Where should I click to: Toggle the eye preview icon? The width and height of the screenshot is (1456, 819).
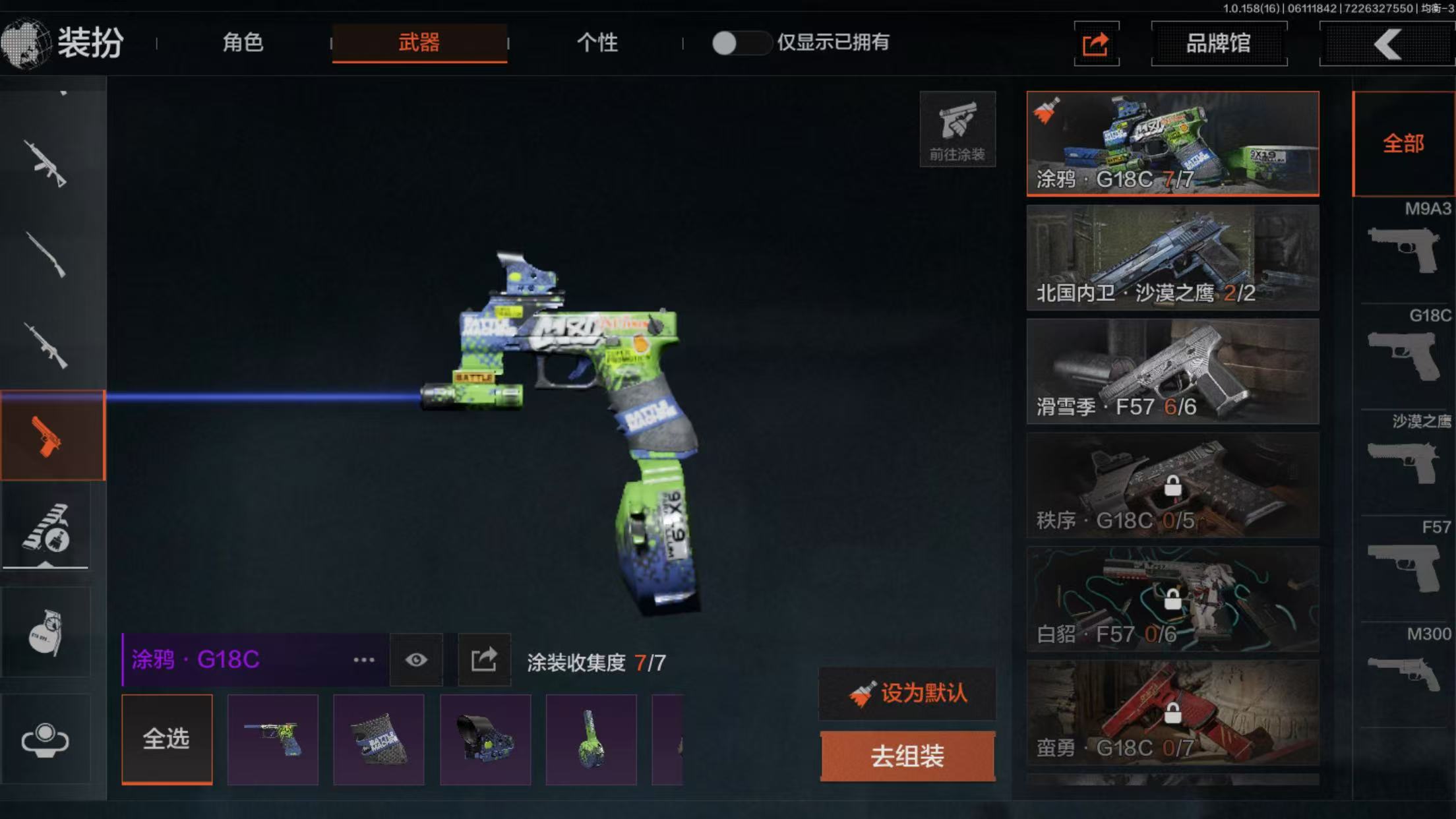tap(416, 660)
